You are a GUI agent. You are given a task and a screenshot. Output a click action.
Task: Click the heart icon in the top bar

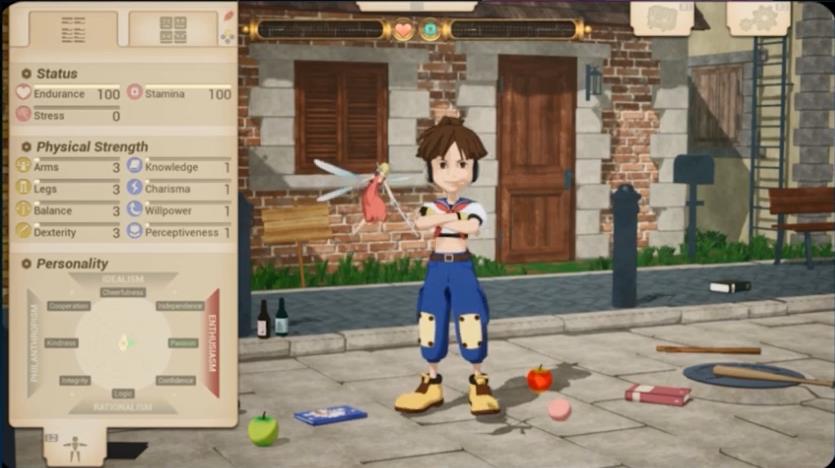403,30
